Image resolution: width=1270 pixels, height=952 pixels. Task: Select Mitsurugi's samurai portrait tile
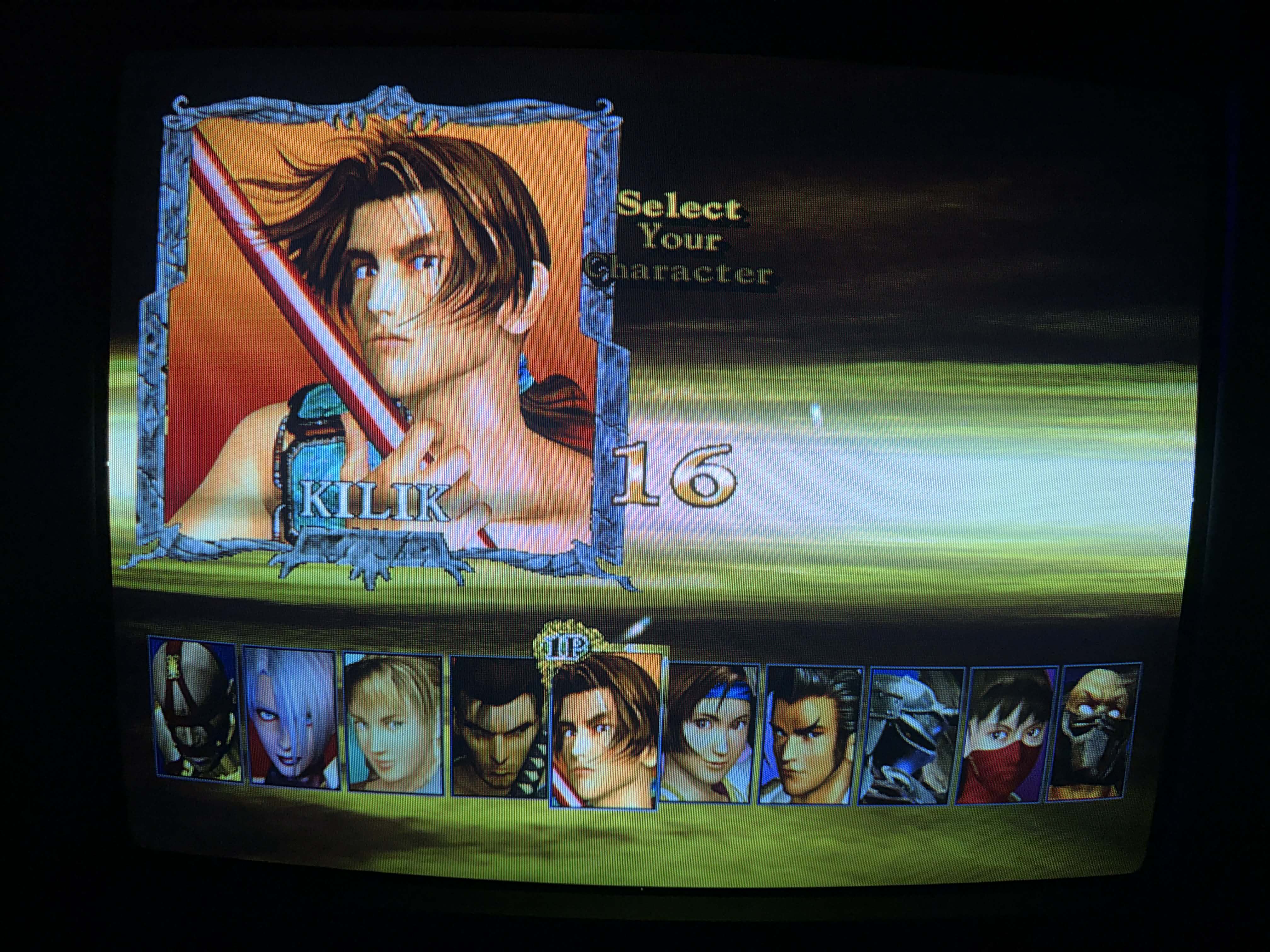click(x=497, y=727)
